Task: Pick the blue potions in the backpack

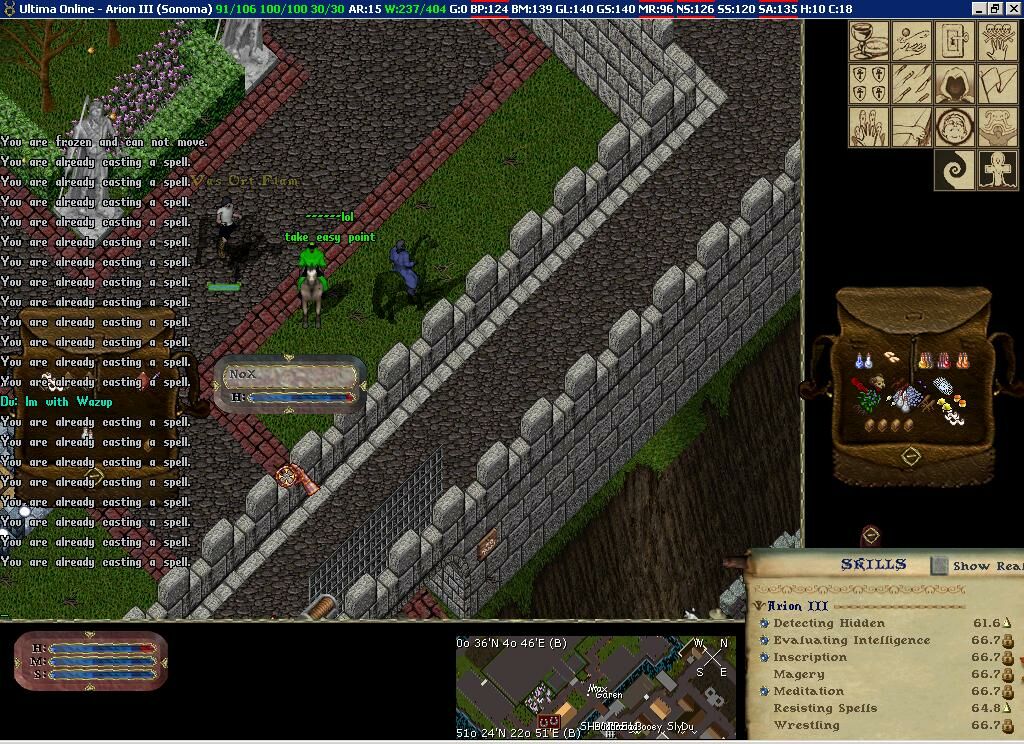Action: 863,360
